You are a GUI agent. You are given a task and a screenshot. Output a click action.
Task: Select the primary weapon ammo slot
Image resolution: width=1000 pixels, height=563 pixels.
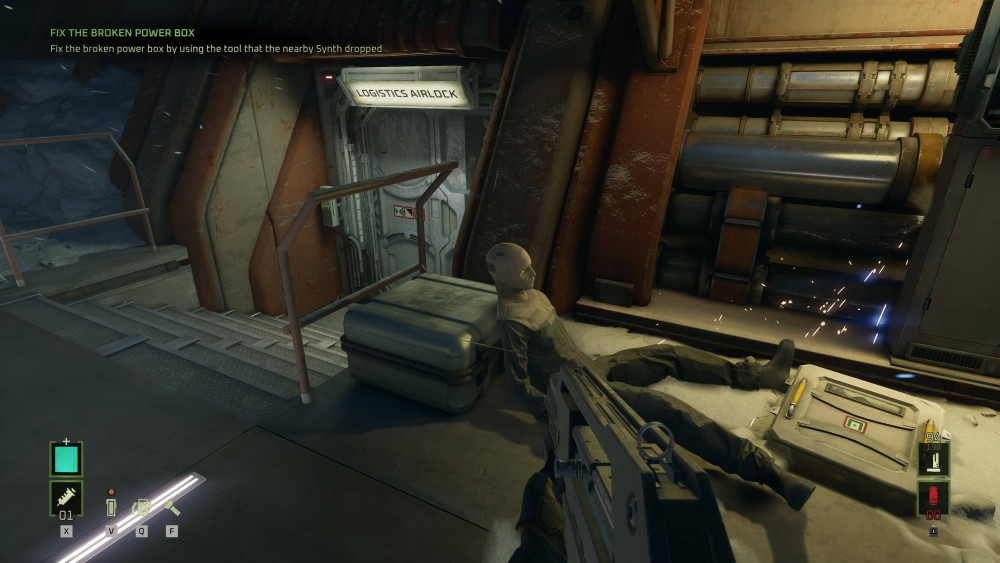933,460
